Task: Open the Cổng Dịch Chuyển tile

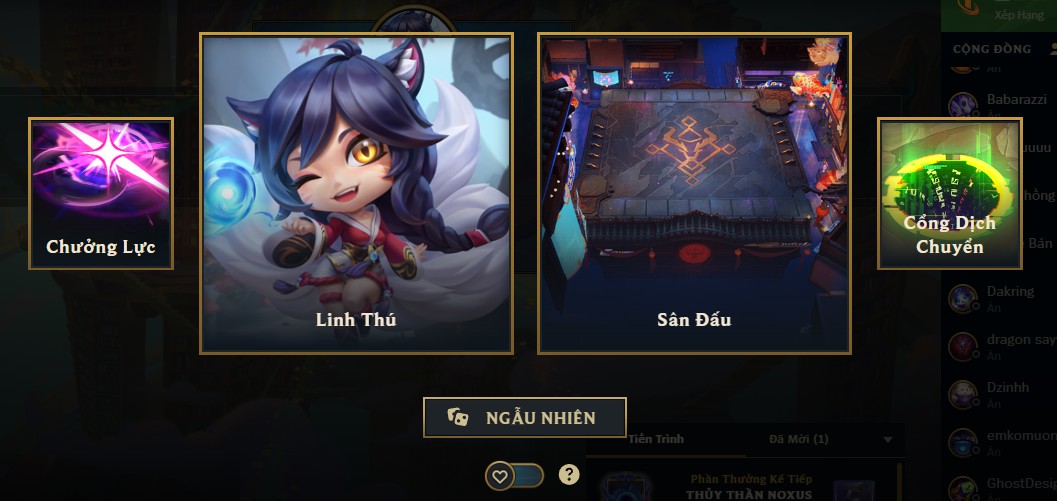Action: click(x=950, y=194)
